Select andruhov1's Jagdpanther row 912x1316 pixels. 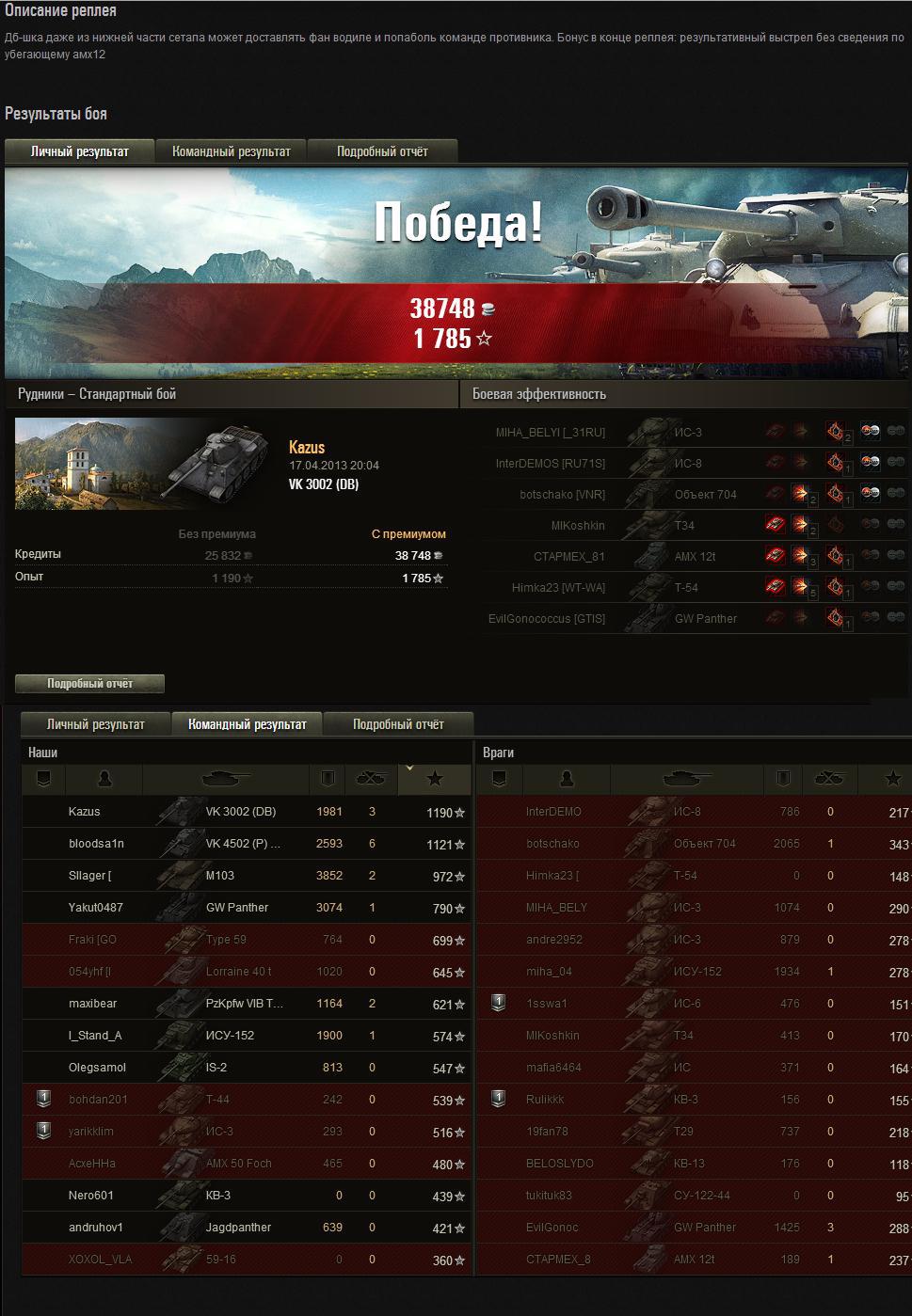click(x=245, y=1228)
